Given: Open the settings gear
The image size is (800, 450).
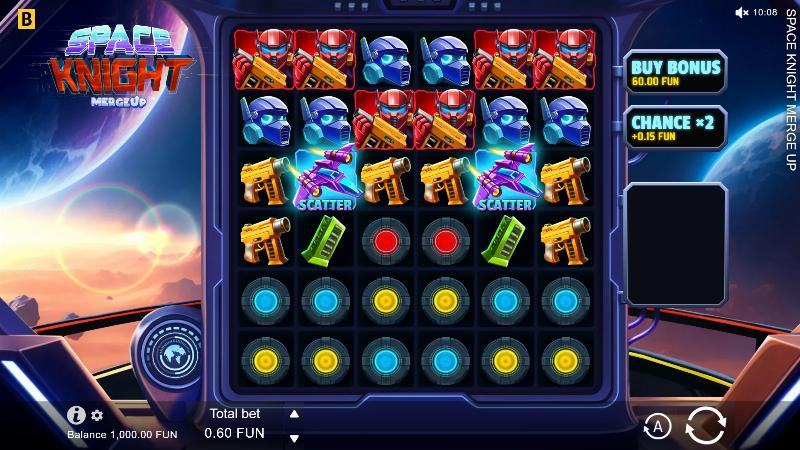Looking at the screenshot, I should pyautogui.click(x=97, y=415).
